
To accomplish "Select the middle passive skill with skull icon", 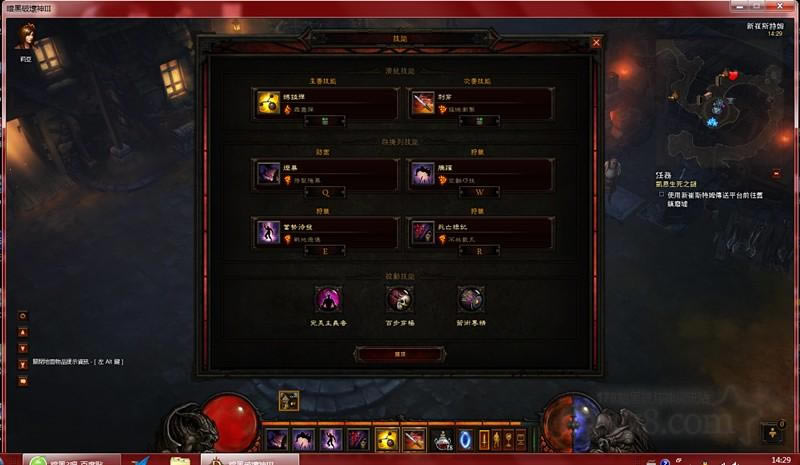I will coord(400,299).
